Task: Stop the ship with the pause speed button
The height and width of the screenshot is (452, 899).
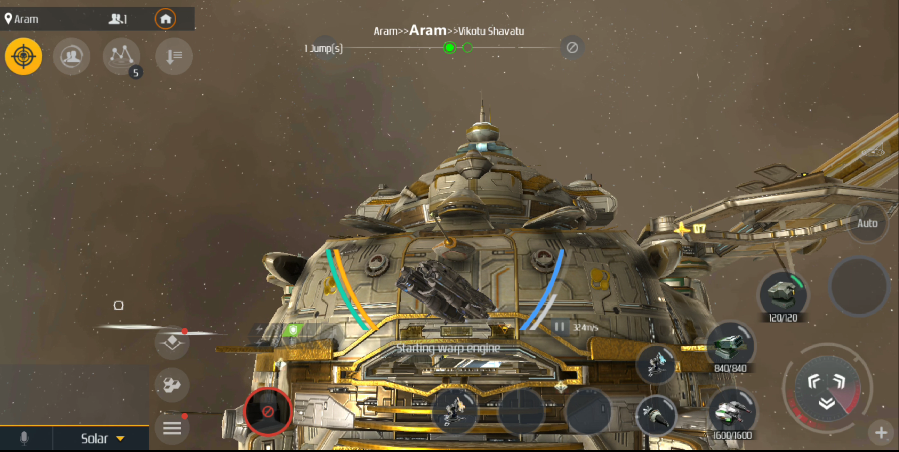Action: coord(560,326)
